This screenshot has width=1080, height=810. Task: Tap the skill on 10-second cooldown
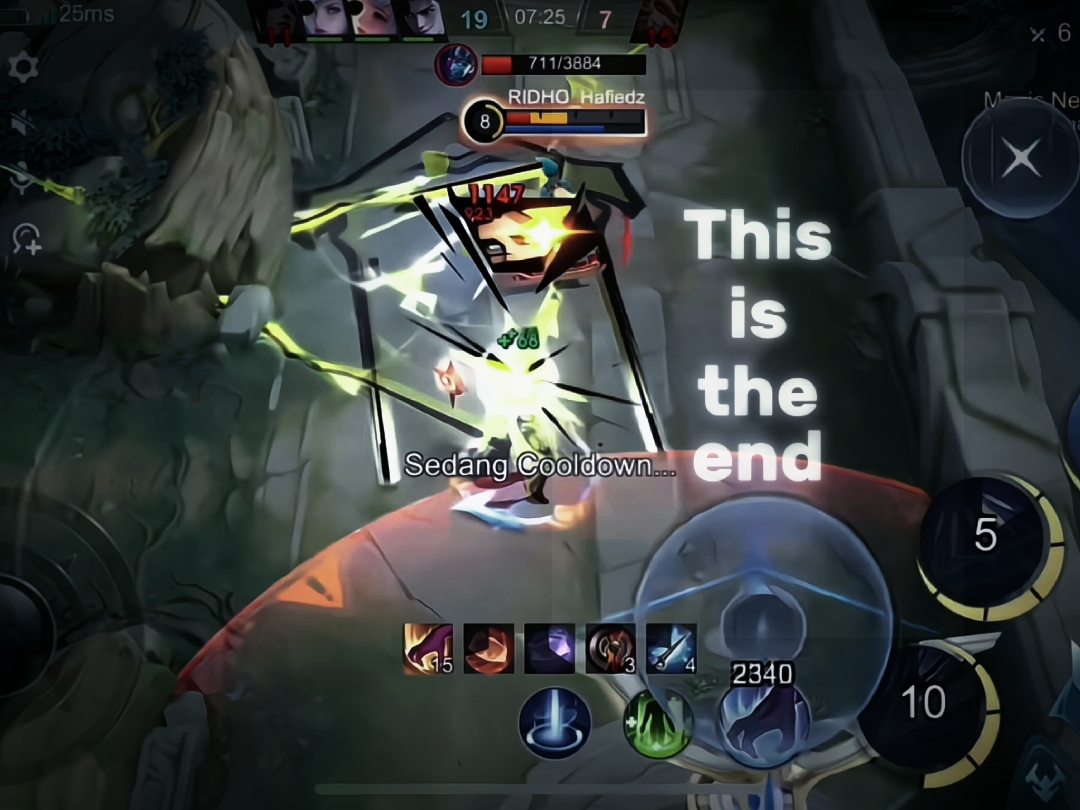(925, 702)
